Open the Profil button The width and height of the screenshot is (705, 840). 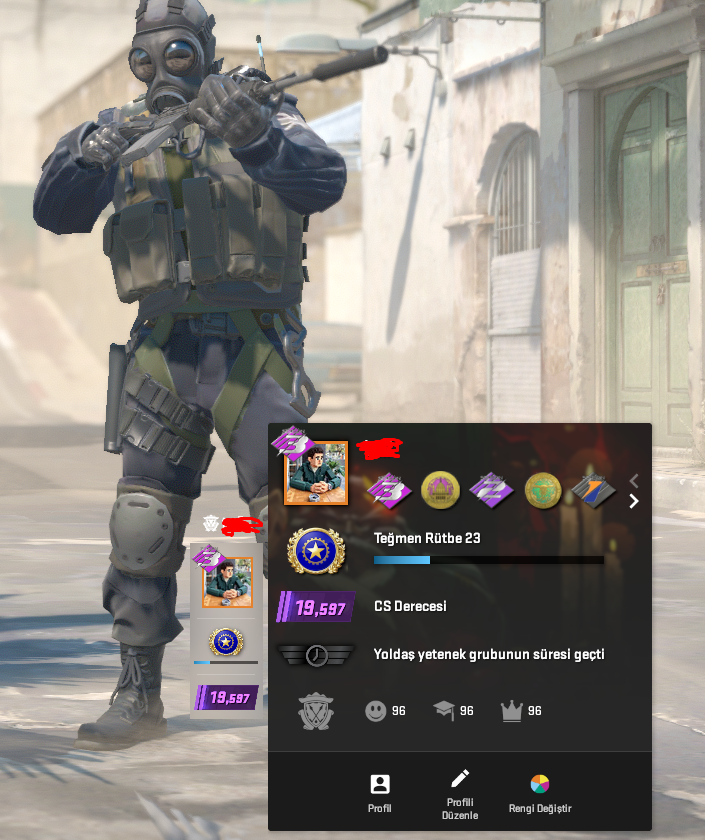click(x=380, y=793)
